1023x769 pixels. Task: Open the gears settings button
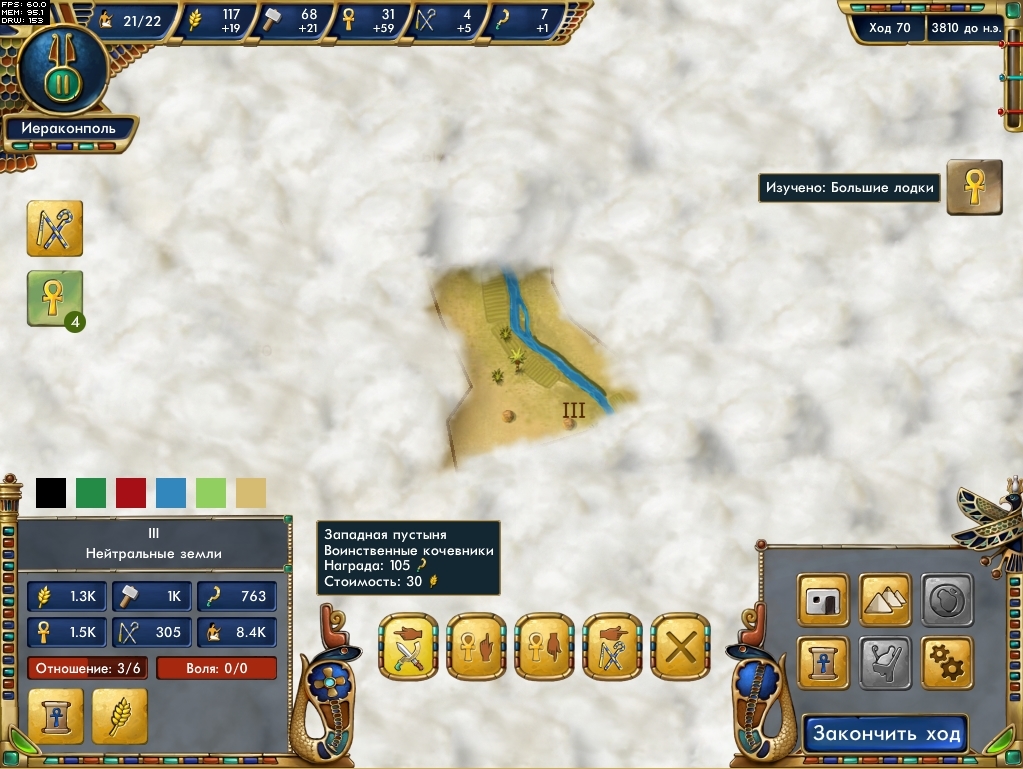[946, 662]
